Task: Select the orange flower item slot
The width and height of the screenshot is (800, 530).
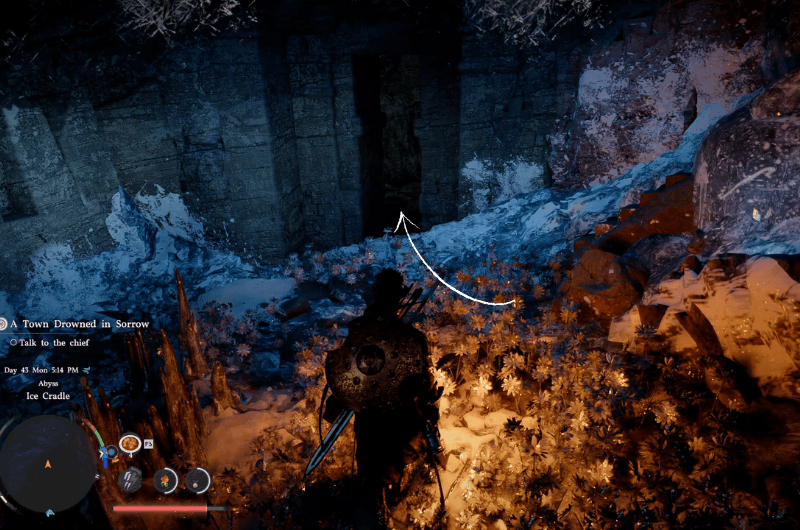Action: coord(165,480)
